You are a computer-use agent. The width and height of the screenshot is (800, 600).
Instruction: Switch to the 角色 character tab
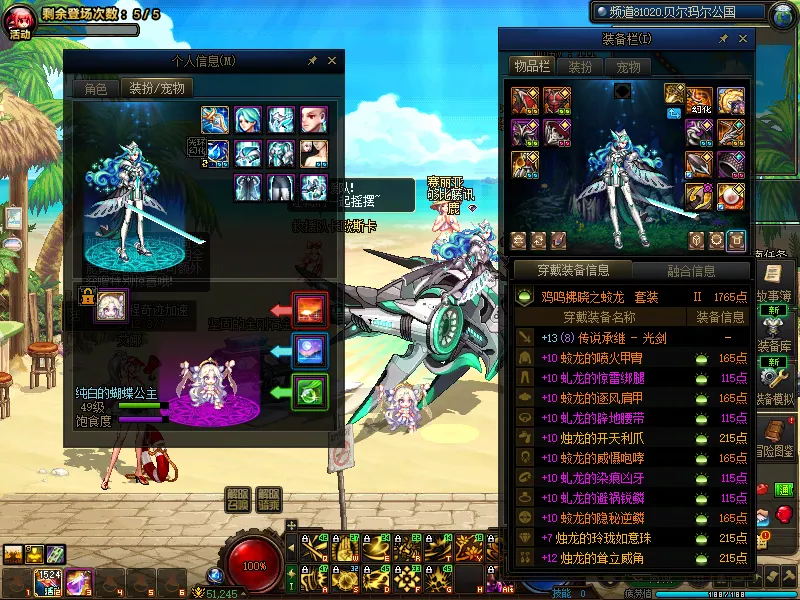(95, 88)
